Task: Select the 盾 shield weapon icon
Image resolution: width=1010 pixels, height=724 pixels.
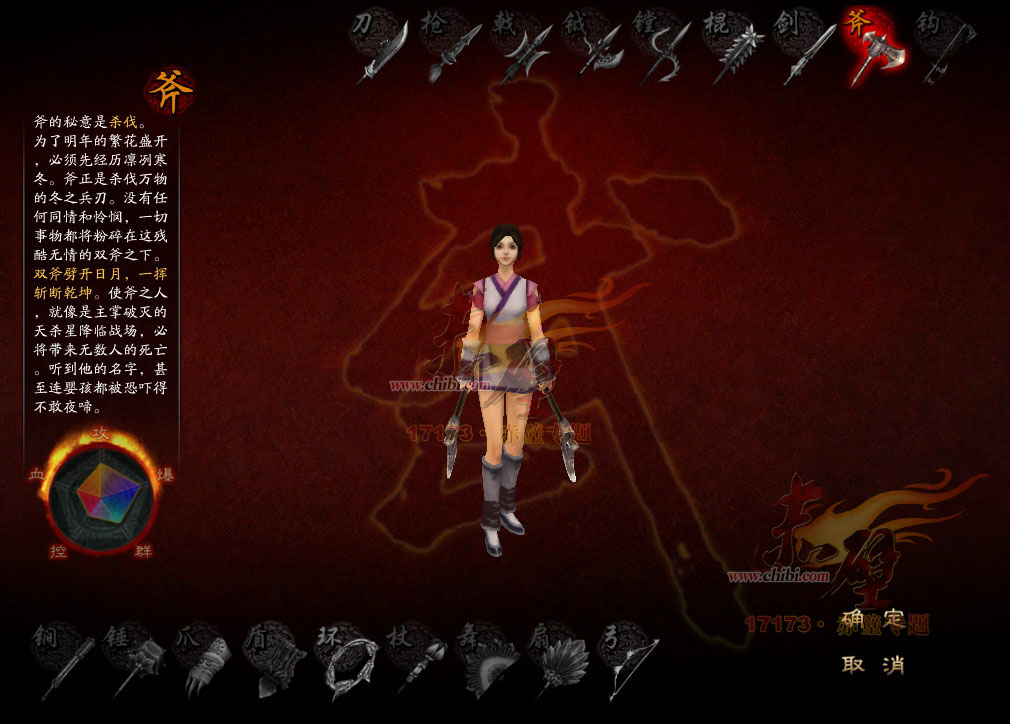Action: click(x=277, y=660)
